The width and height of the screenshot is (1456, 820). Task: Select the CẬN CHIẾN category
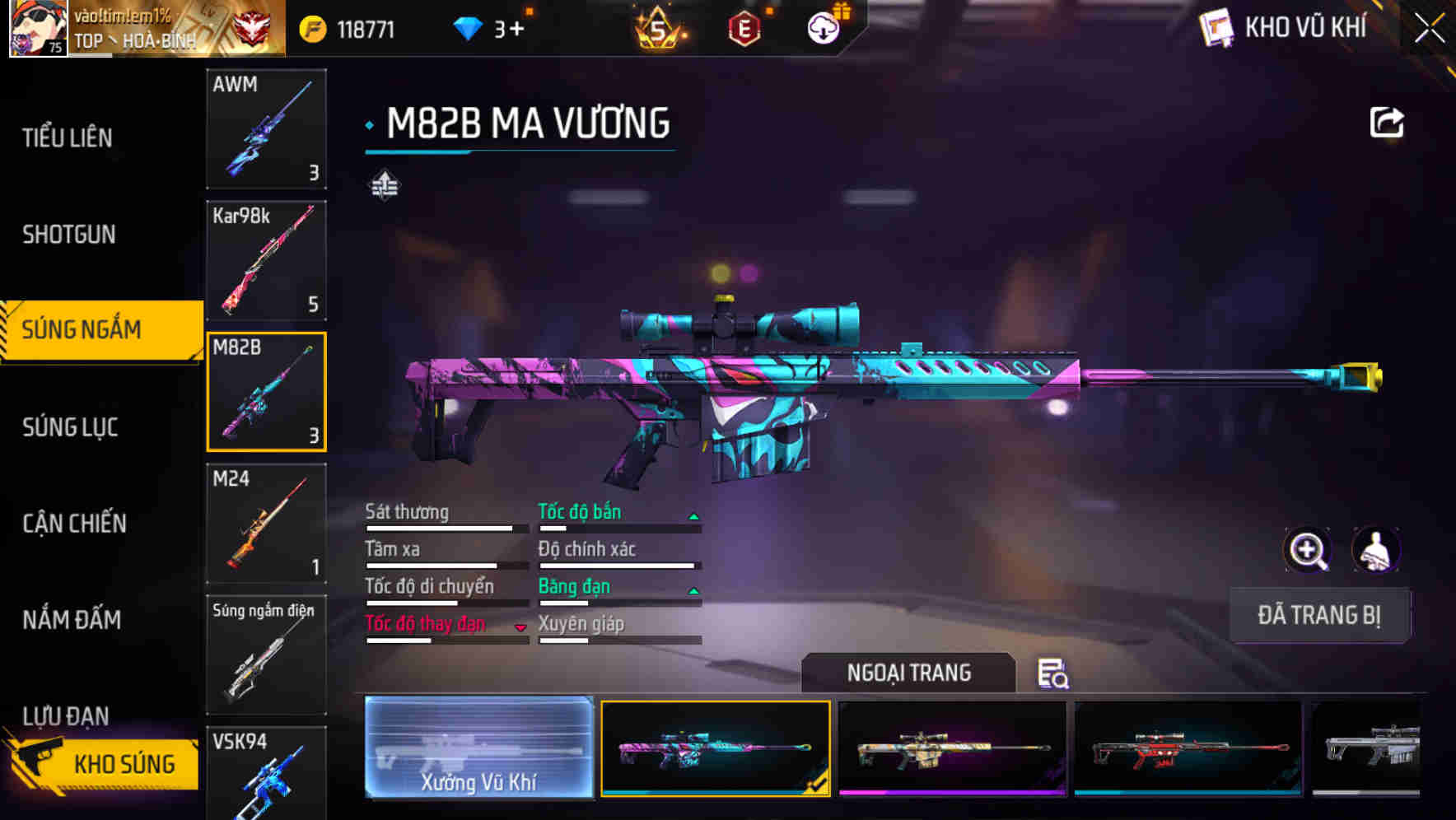coord(74,524)
